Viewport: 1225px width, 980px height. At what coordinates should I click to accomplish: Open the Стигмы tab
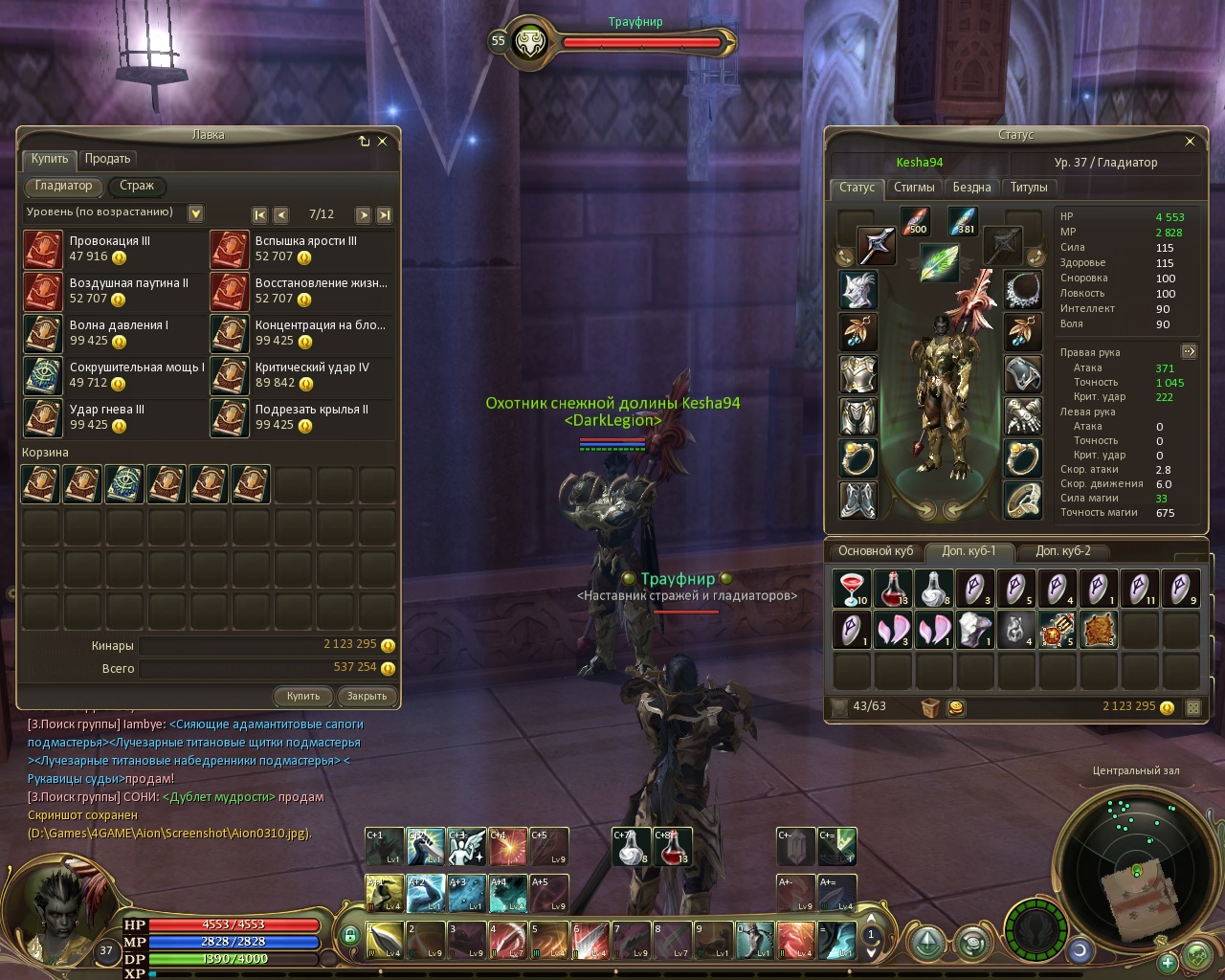[914, 188]
